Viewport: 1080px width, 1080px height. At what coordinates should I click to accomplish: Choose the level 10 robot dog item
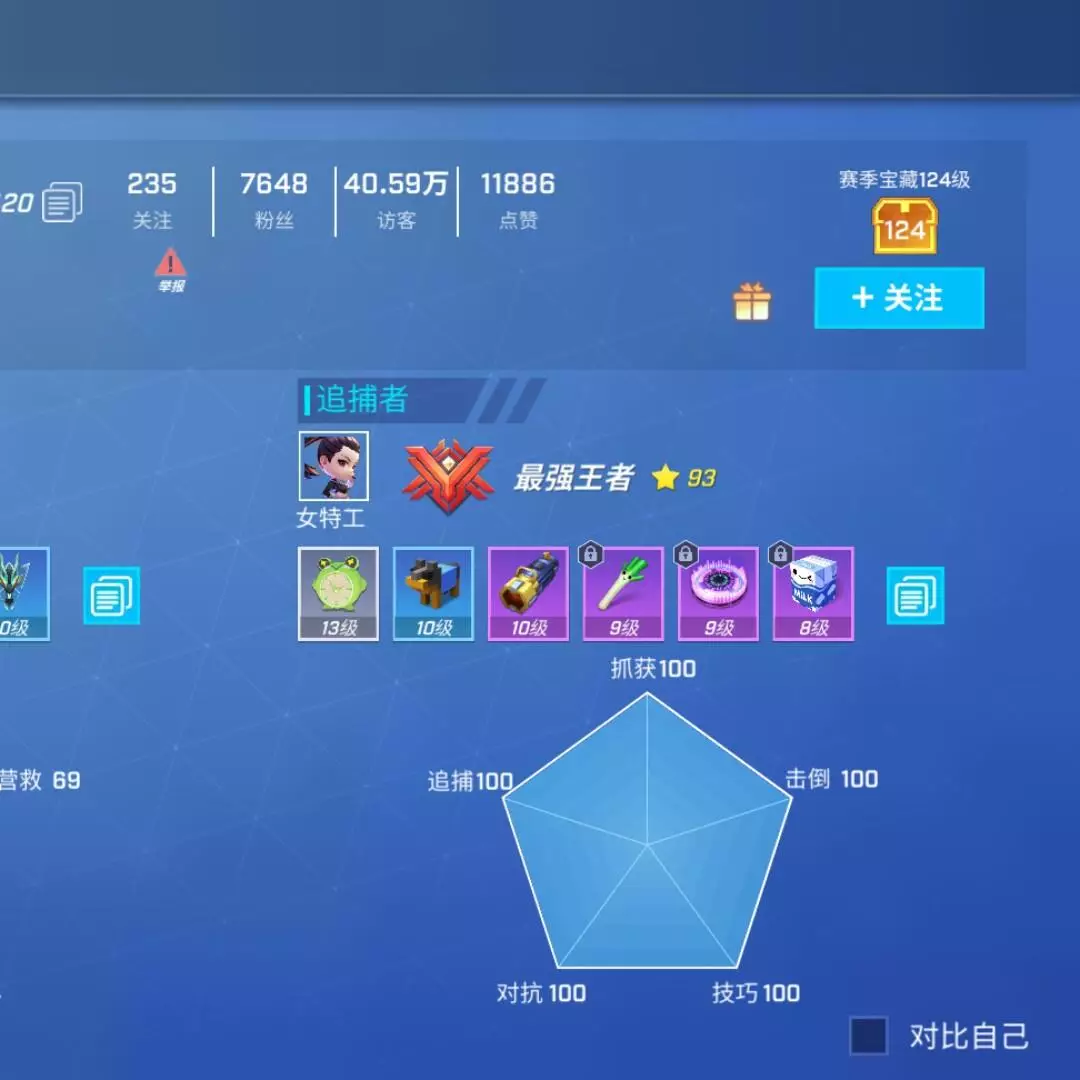click(x=433, y=593)
